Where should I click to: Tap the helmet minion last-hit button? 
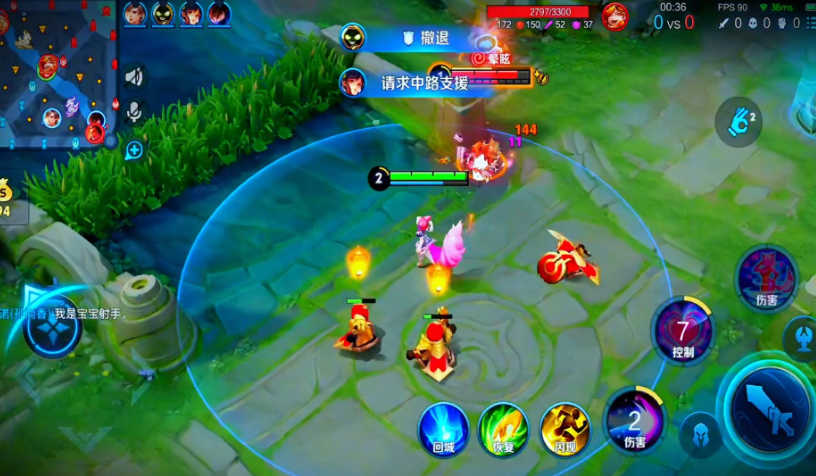(x=700, y=434)
